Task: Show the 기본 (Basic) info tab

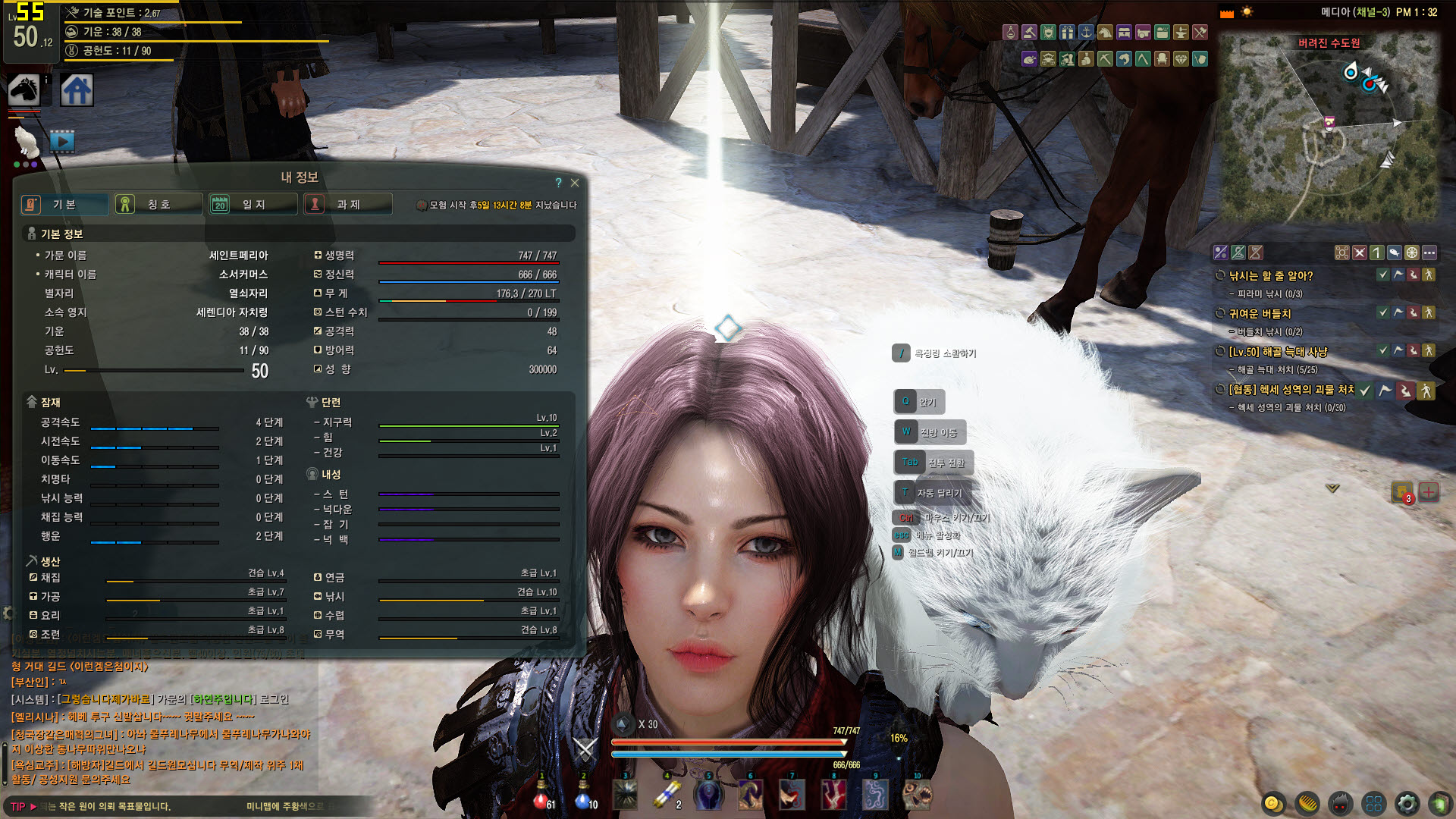Action: 64,204
